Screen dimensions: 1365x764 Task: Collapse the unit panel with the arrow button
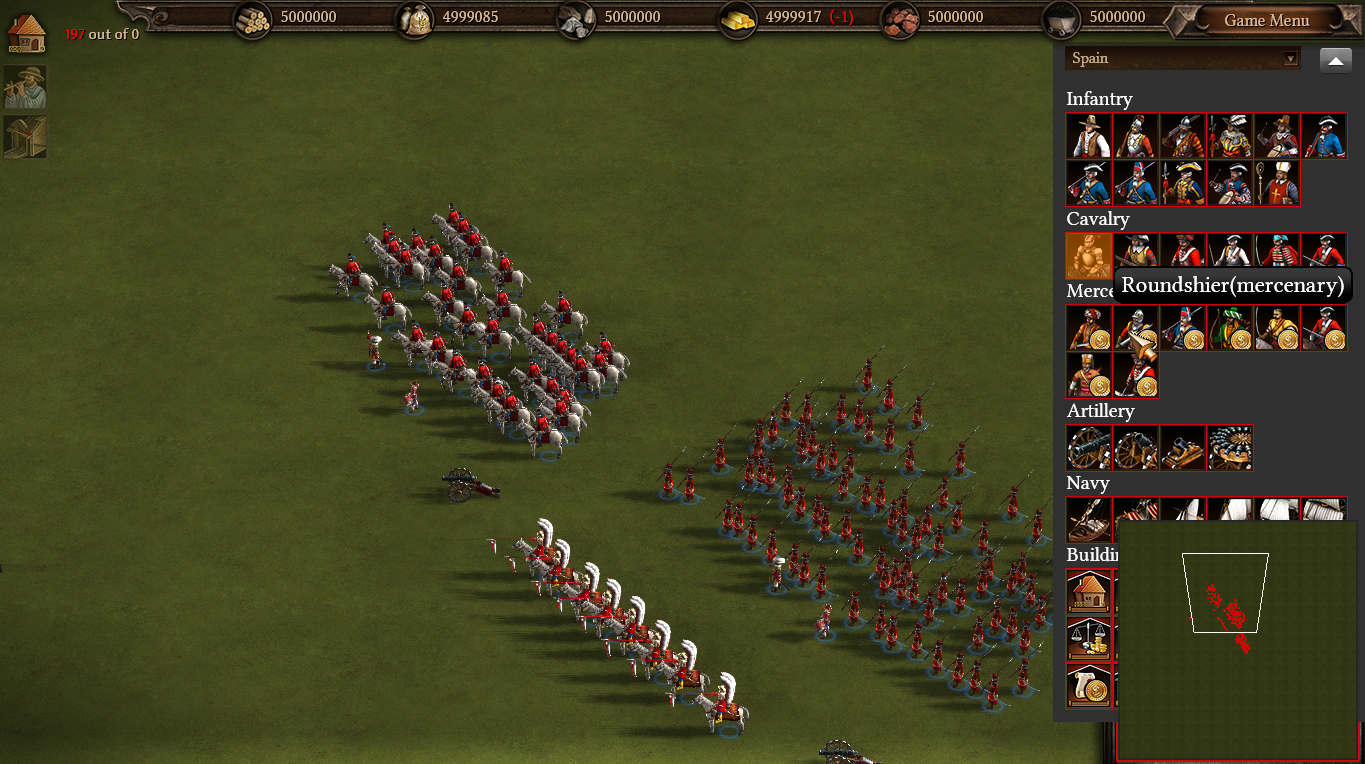pyautogui.click(x=1335, y=60)
